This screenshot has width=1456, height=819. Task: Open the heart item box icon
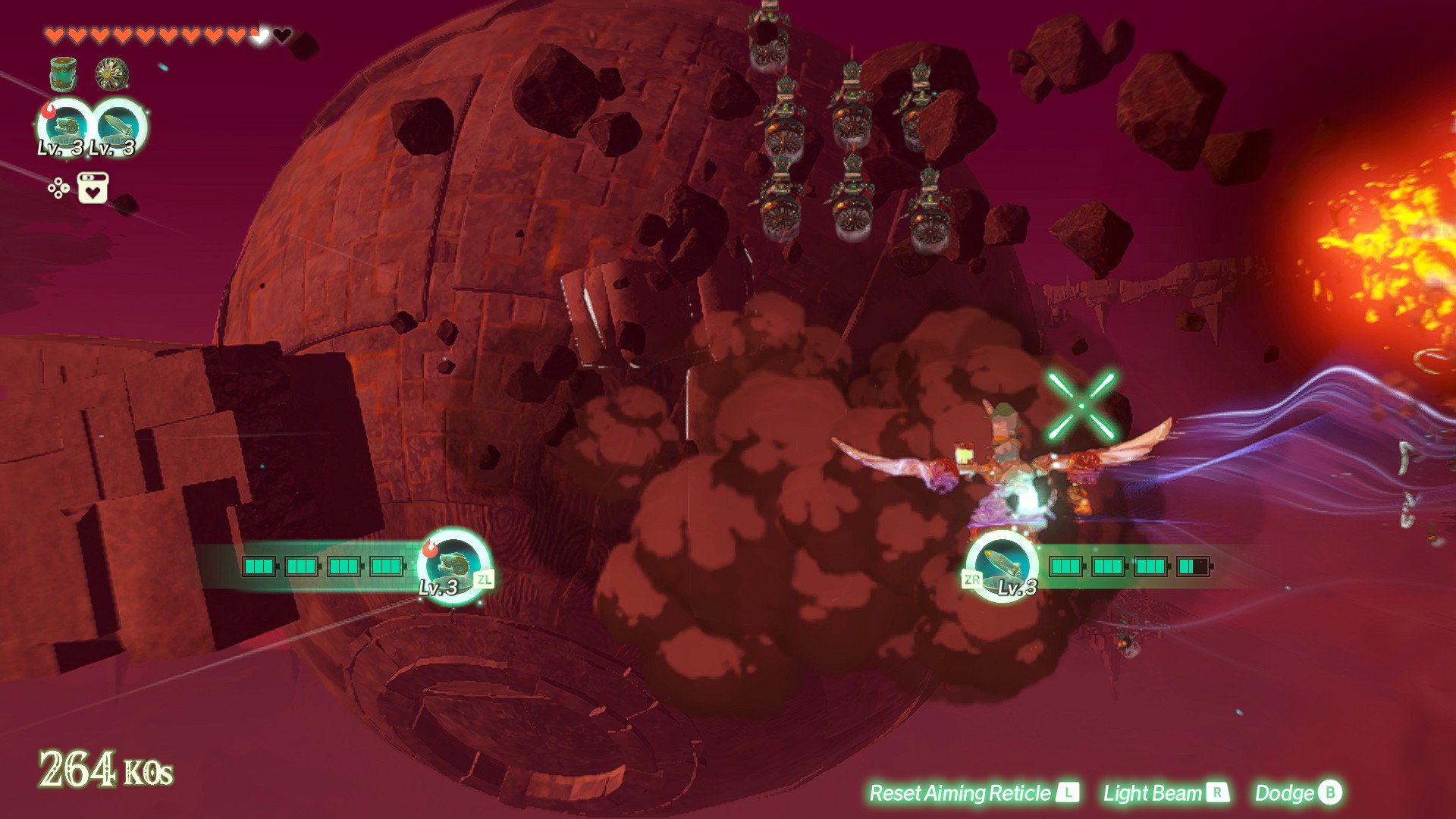pos(93,188)
